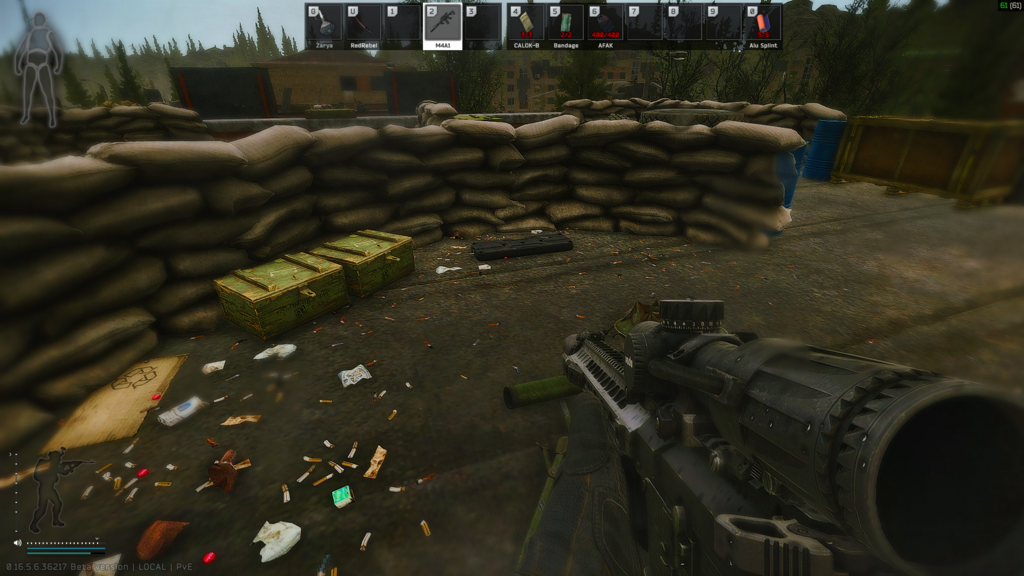Use the CALOK-B hemostatic slot
1024x576 pixels.
[x=526, y=25]
